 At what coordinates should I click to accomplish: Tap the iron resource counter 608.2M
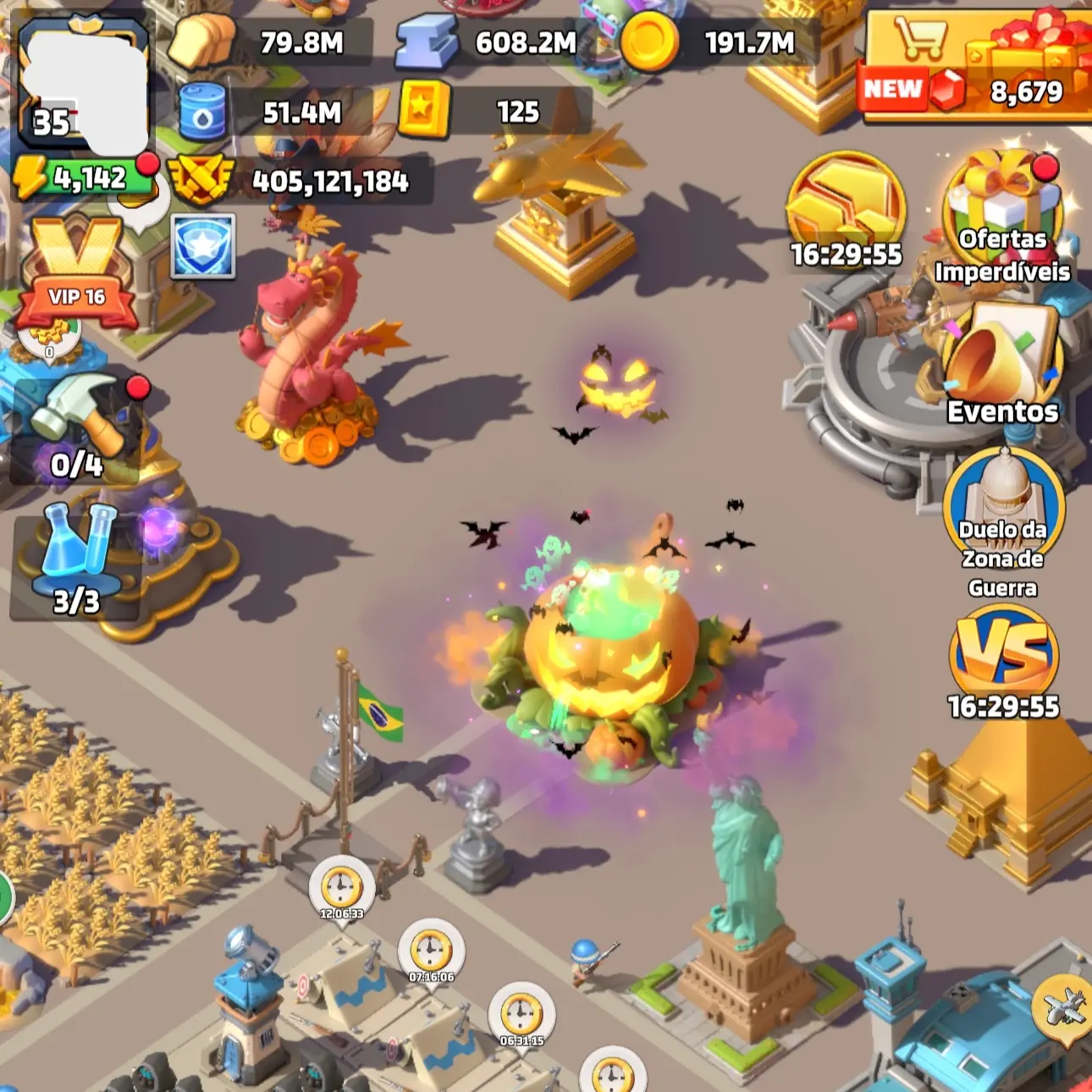tap(491, 42)
